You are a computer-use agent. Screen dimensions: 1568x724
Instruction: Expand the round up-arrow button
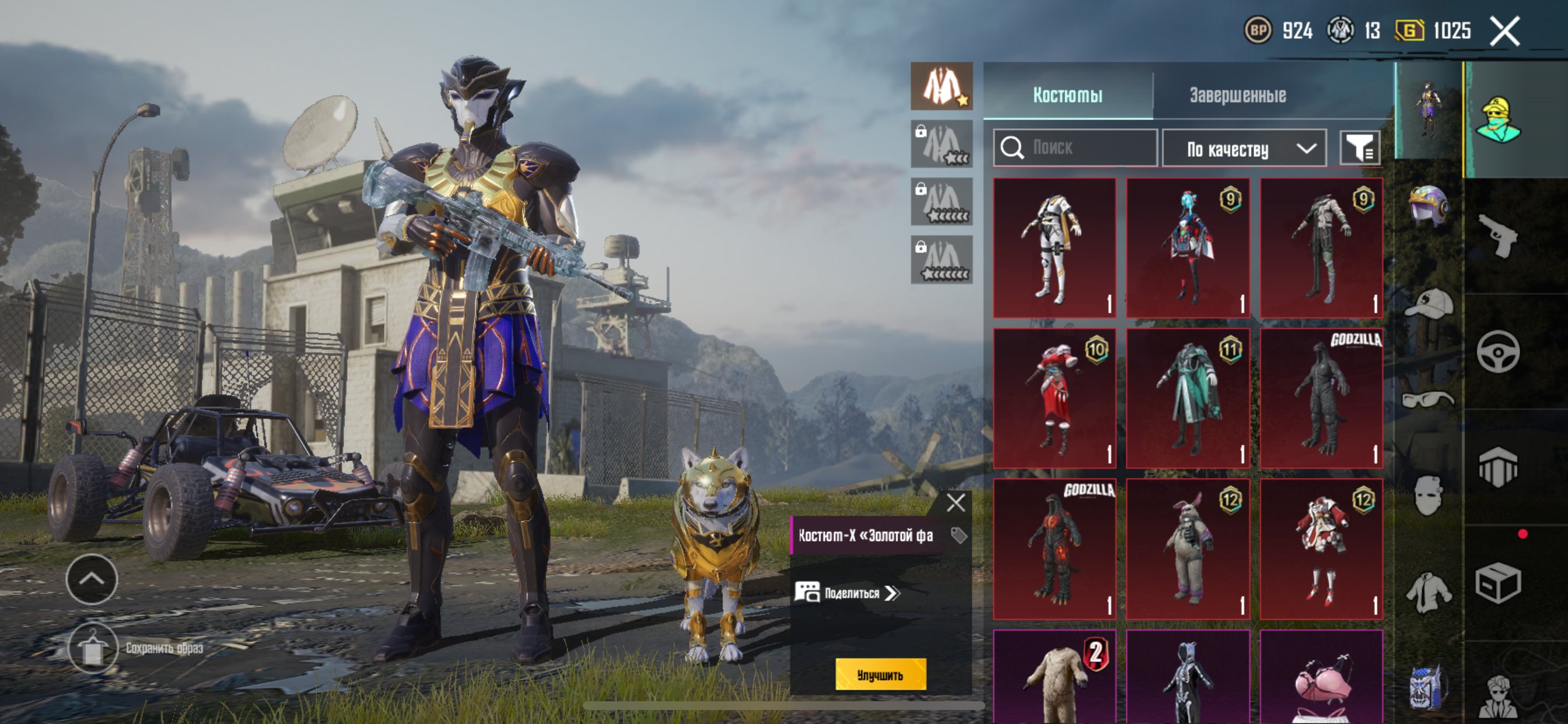92,579
